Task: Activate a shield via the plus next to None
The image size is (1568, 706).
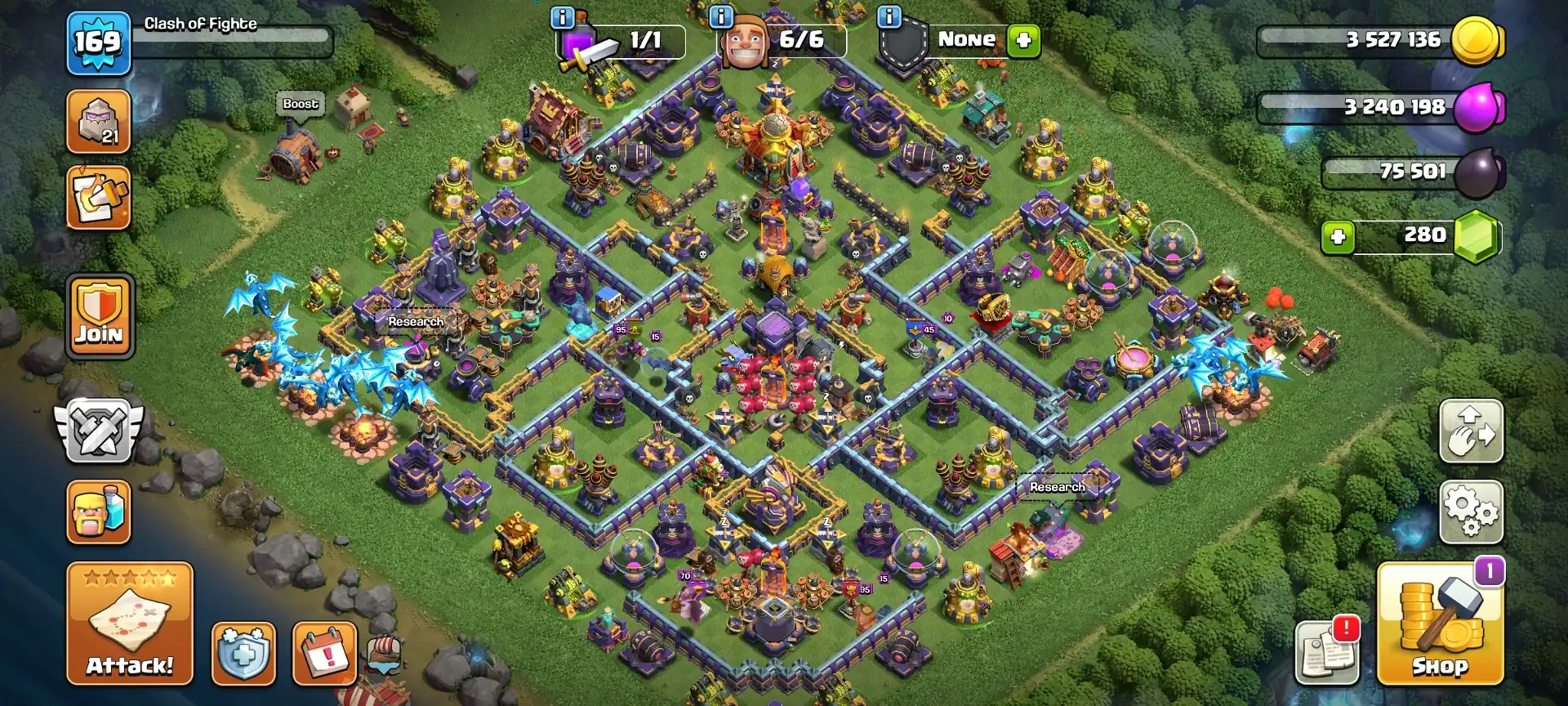Action: point(1022,39)
